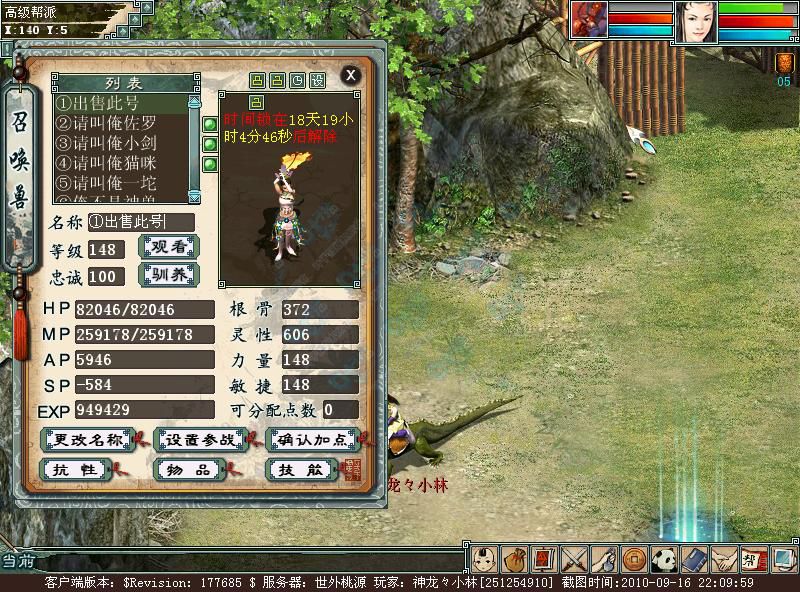Choose pet ②请叫俺佐罗 from the list
This screenshot has width=800, height=592.
(120, 123)
